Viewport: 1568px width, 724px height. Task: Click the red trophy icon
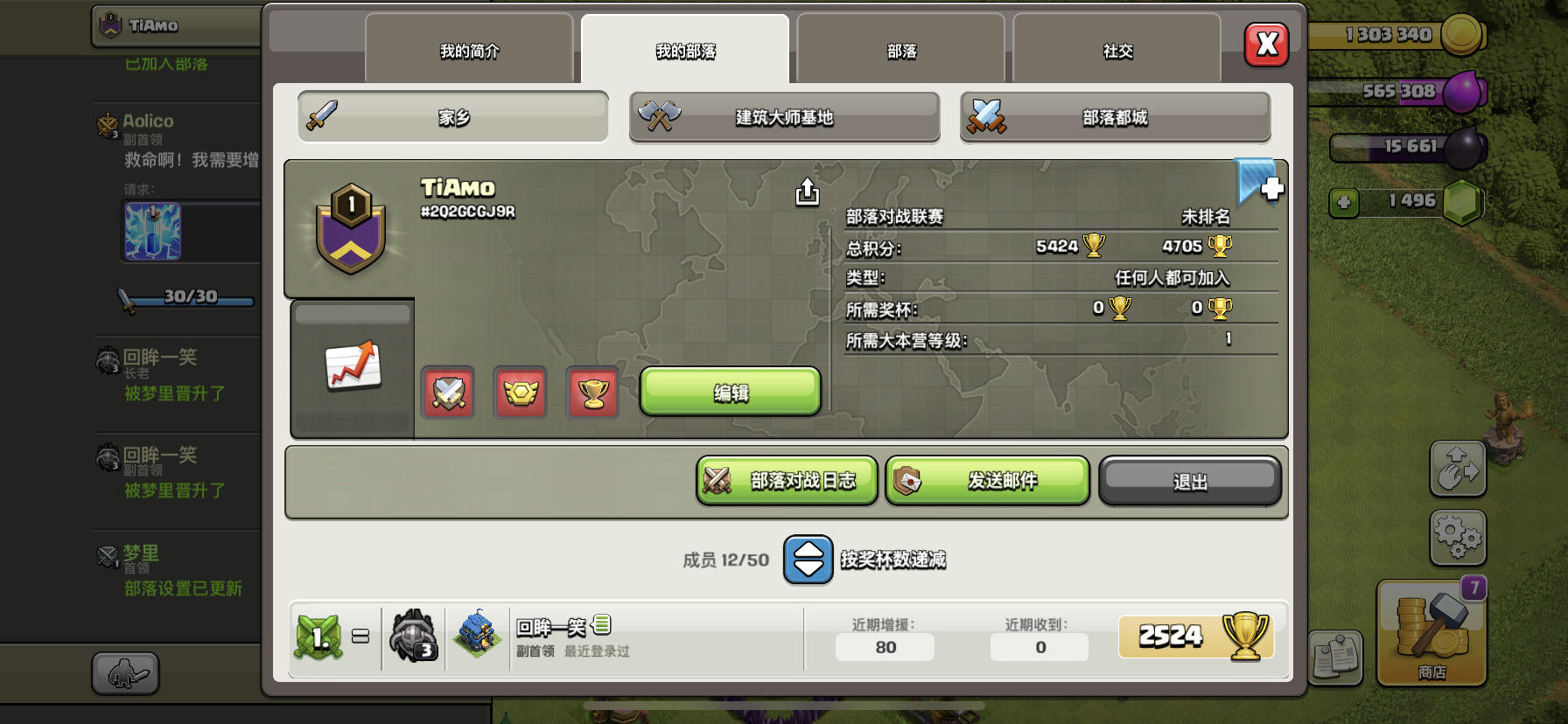592,393
